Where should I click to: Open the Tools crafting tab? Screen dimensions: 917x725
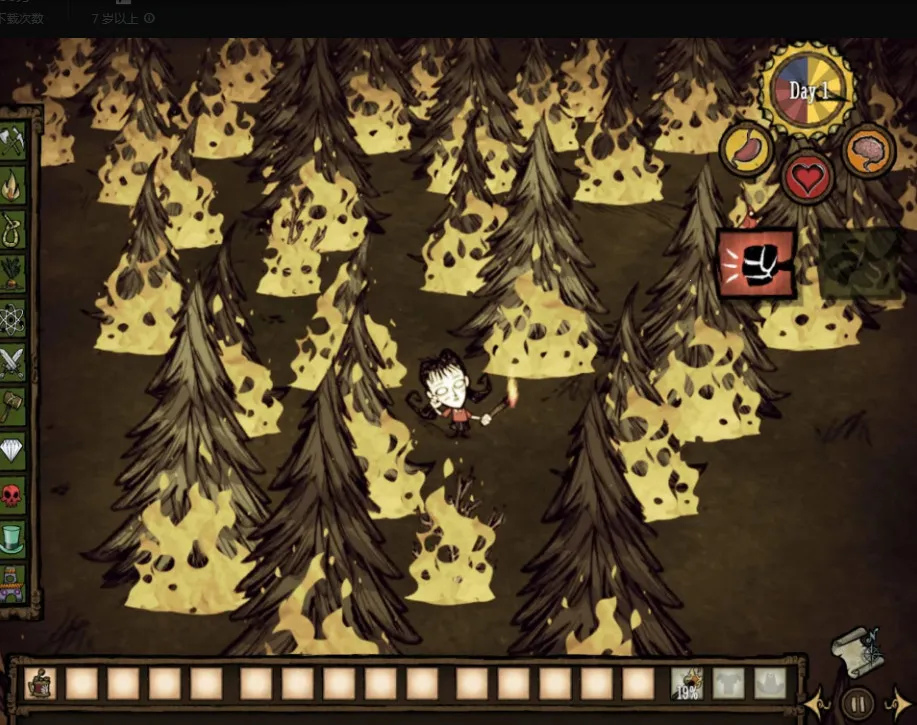click(13, 142)
